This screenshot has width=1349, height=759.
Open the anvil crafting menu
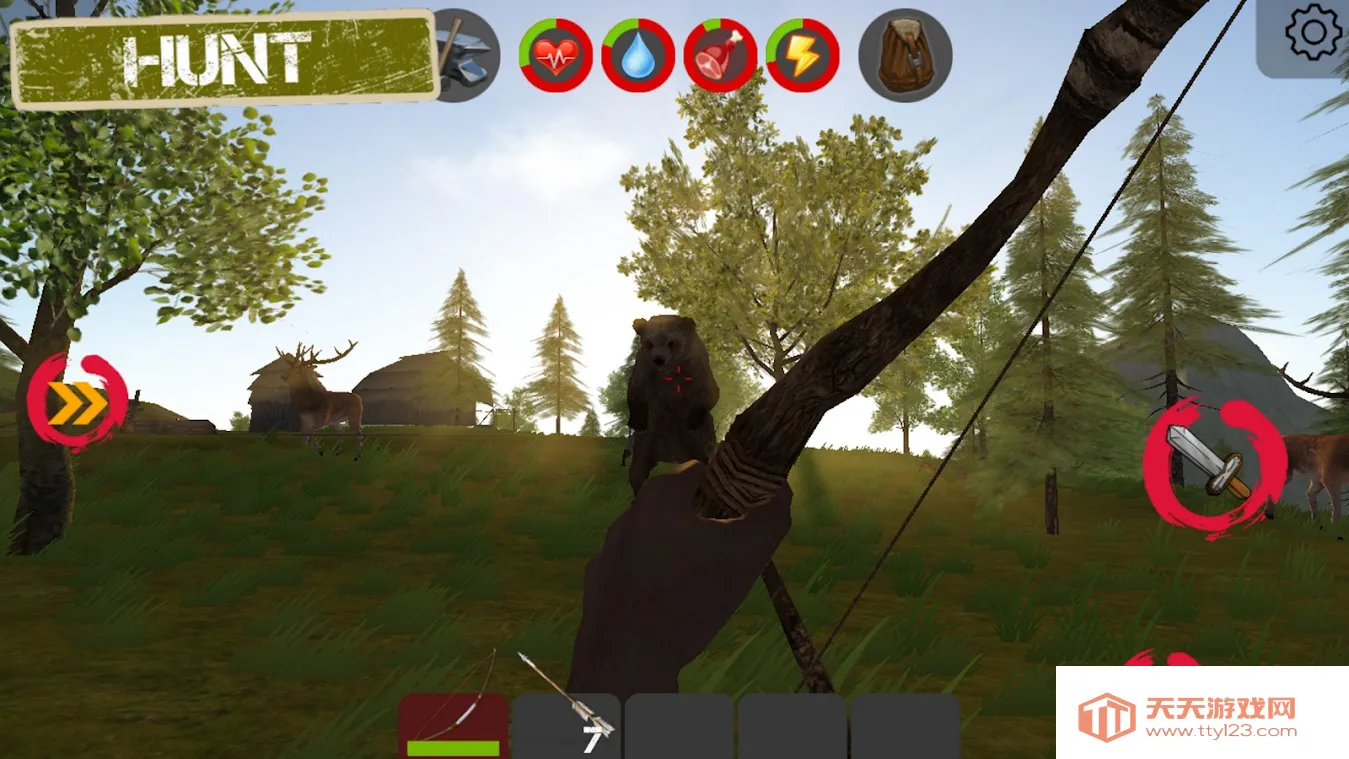coord(467,56)
